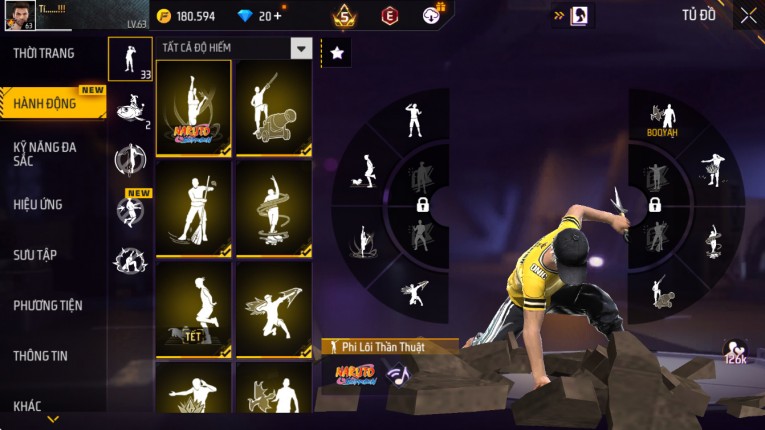Image resolution: width=765 pixels, height=430 pixels.
Task: Open the Phương Tiện category
Action: 48,305
